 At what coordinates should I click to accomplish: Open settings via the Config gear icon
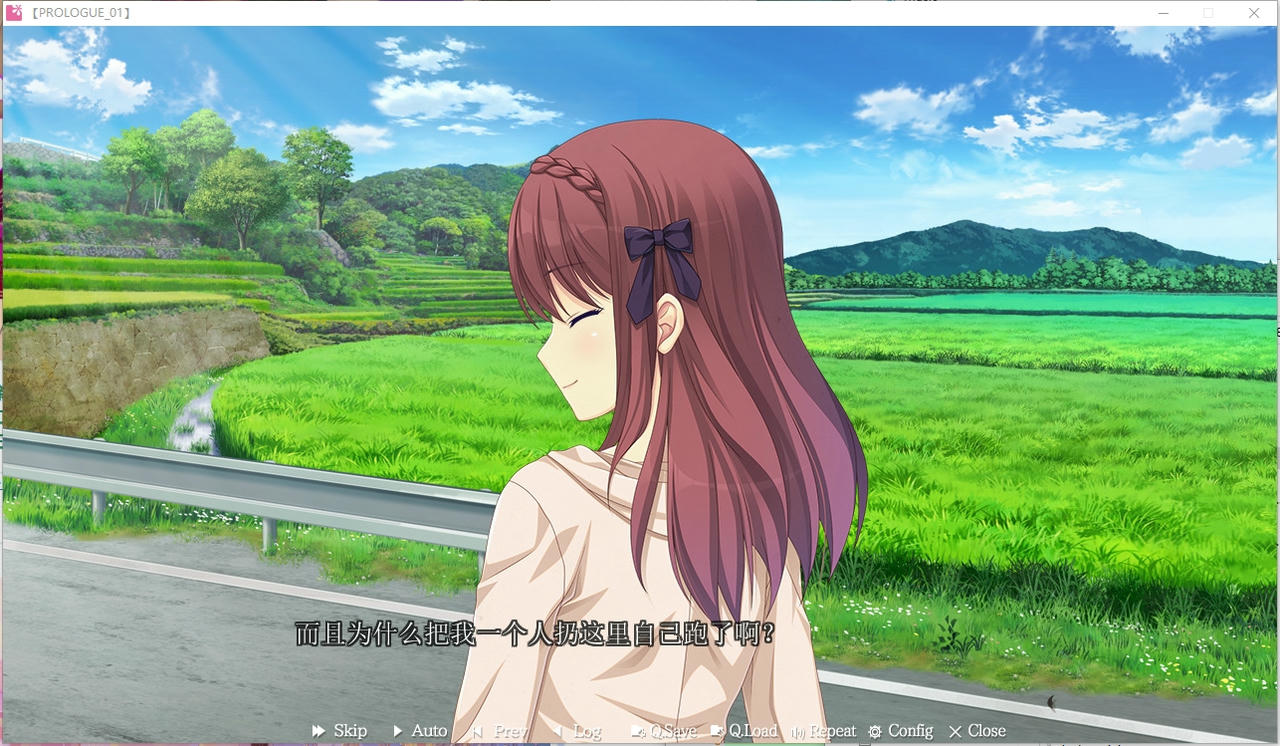coord(874,731)
